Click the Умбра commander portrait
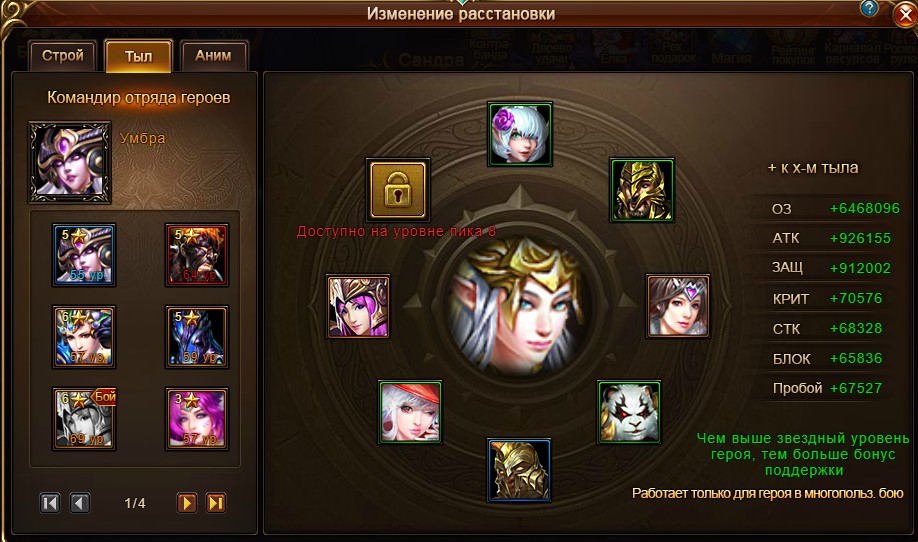918x542 pixels. [x=70, y=162]
